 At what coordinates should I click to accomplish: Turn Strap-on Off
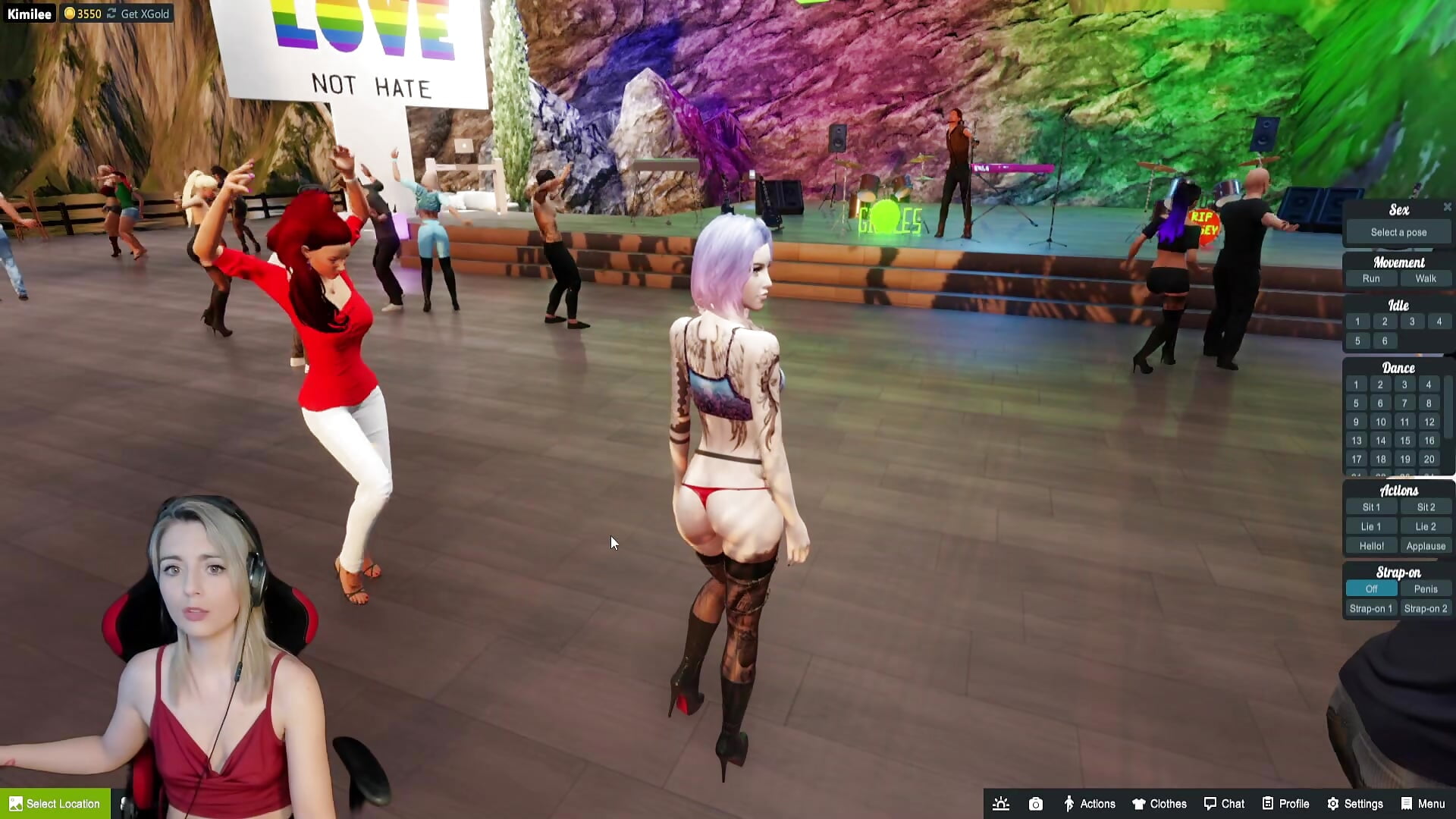click(1370, 588)
